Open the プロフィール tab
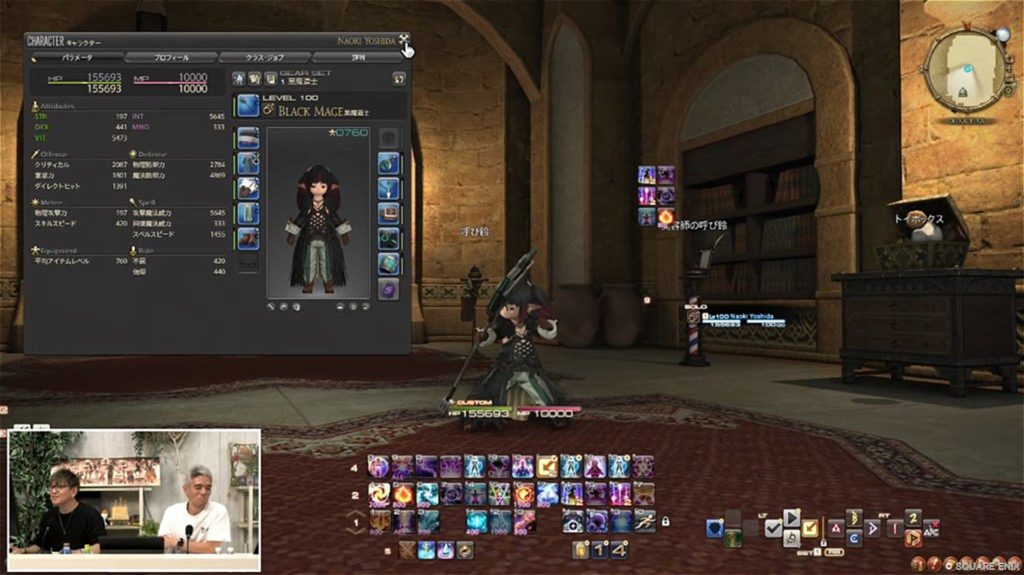Viewport: 1024px width, 575px height. coord(169,58)
